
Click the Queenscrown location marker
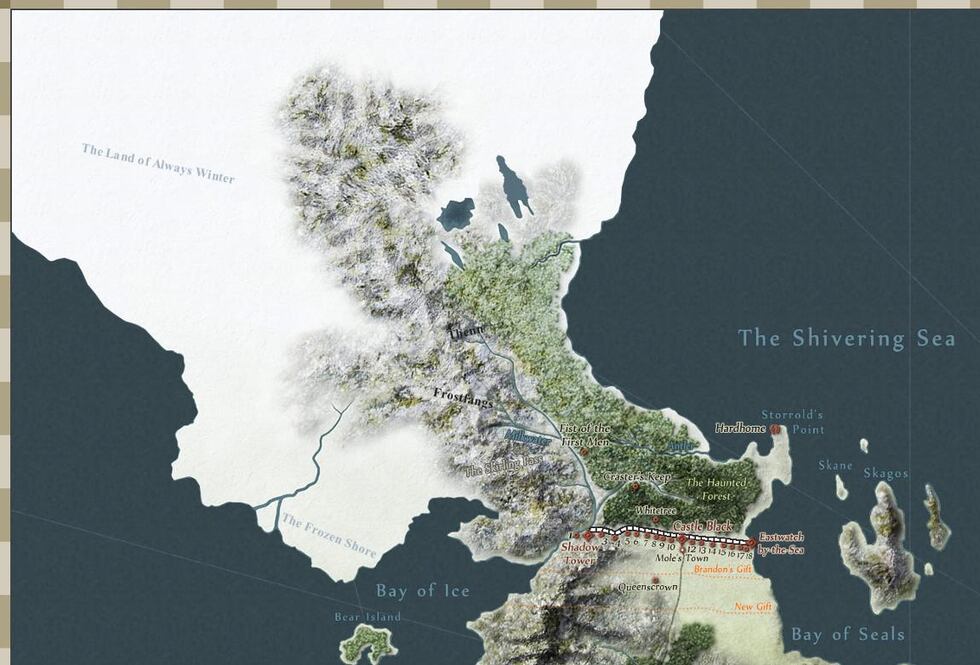[655, 580]
